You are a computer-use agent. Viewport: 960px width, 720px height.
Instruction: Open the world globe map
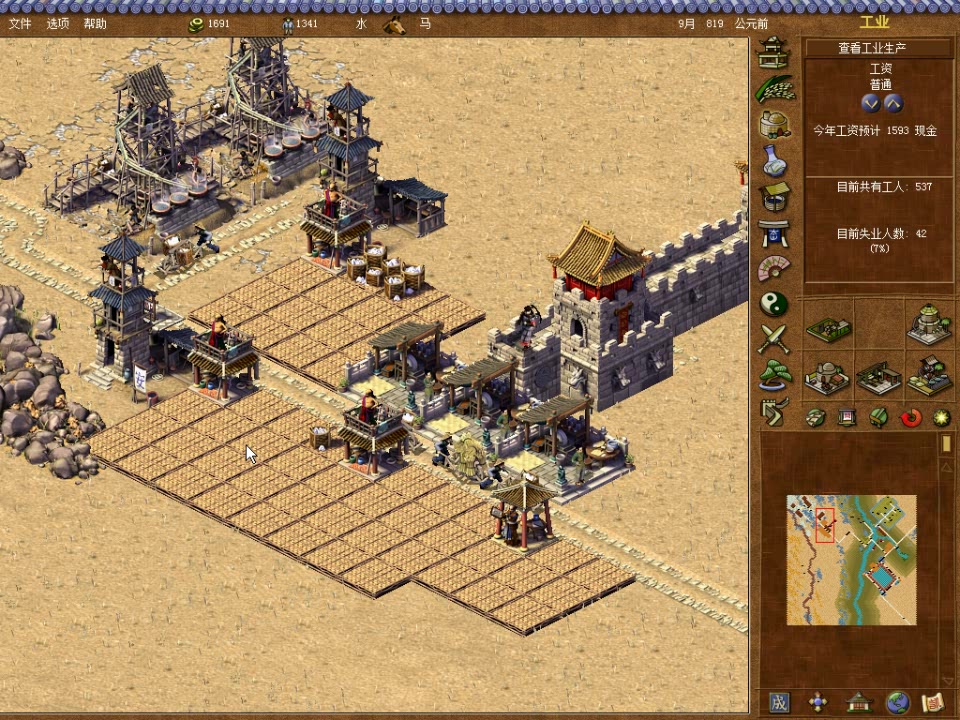897,702
